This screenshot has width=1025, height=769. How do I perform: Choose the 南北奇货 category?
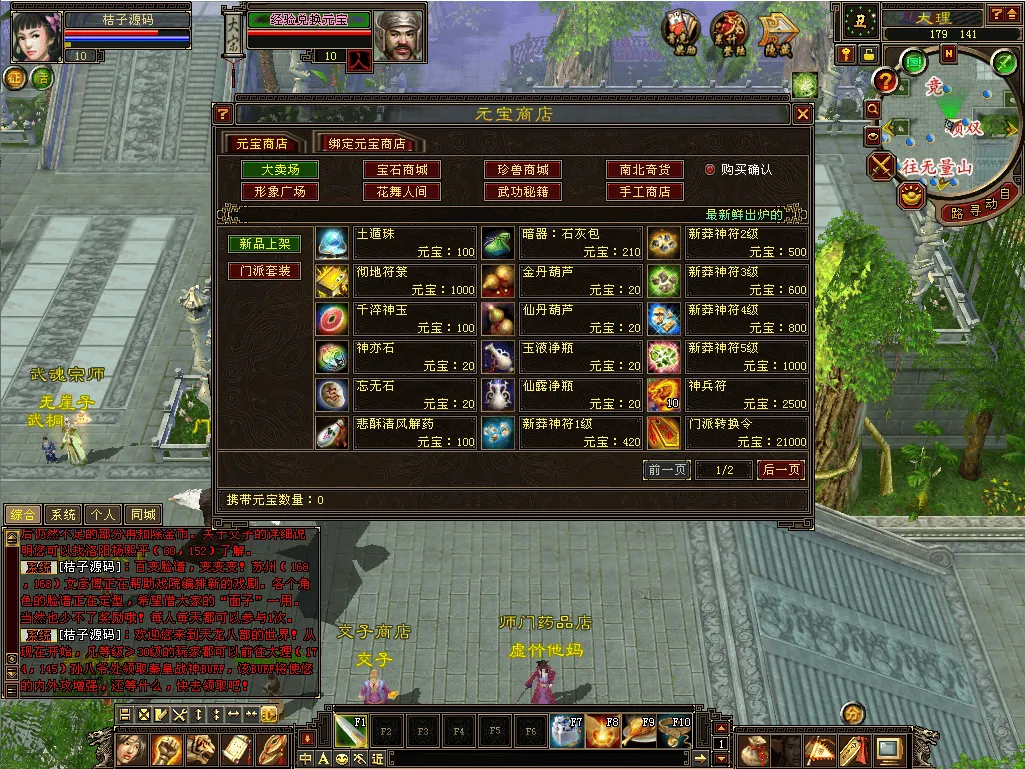click(x=644, y=170)
